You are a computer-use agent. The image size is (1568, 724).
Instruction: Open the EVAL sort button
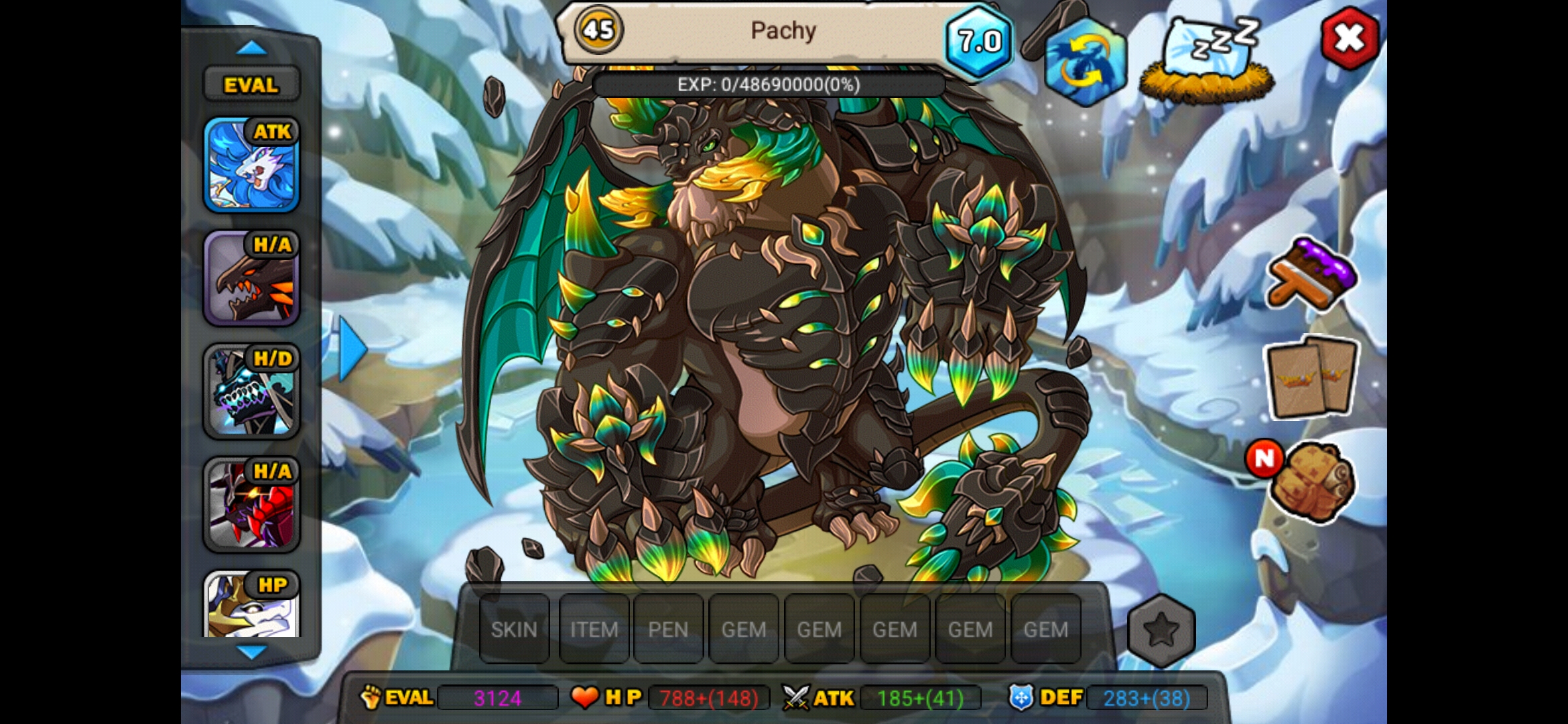pos(251,85)
